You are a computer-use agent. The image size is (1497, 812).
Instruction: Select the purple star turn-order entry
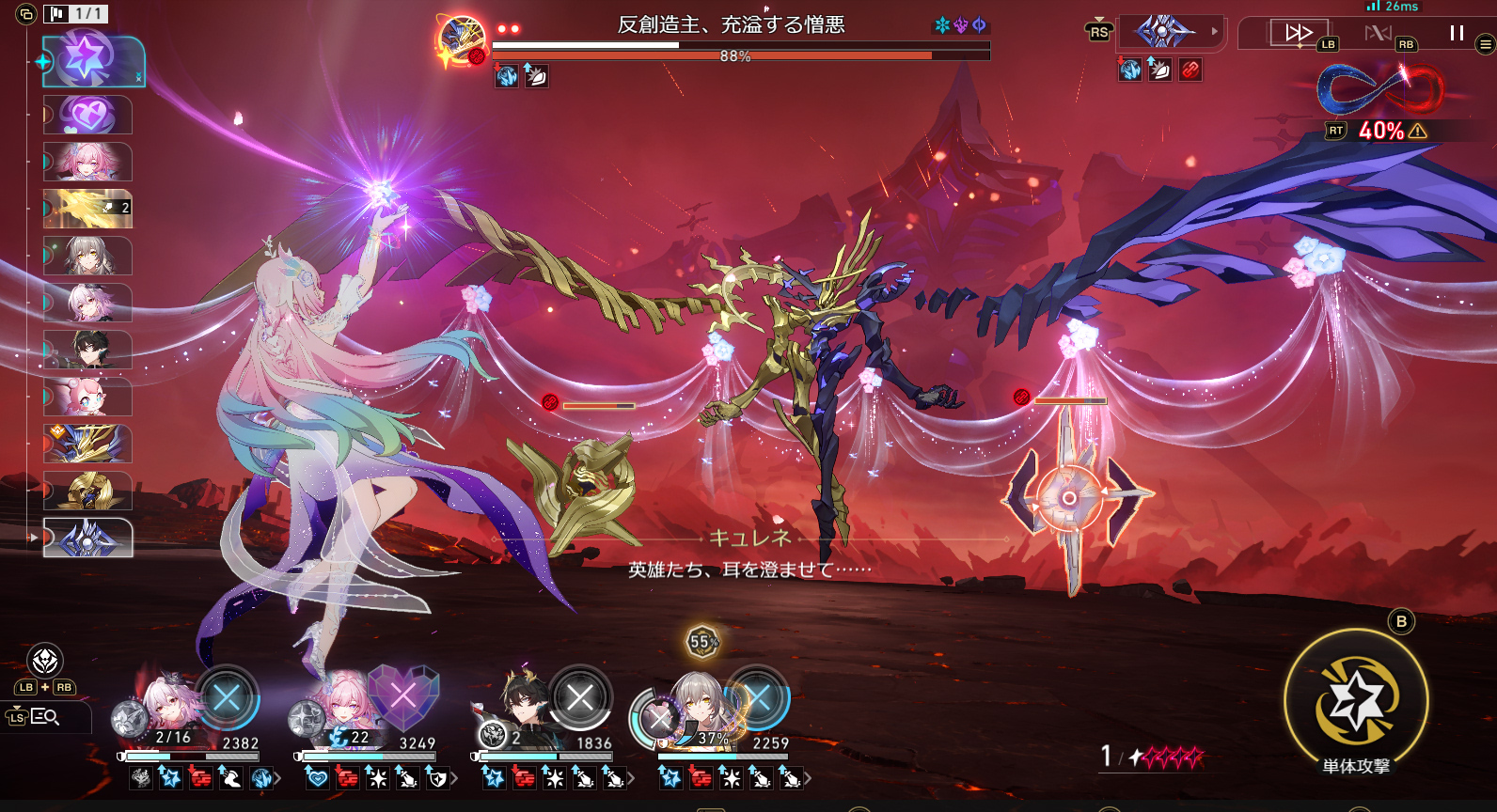click(x=93, y=61)
